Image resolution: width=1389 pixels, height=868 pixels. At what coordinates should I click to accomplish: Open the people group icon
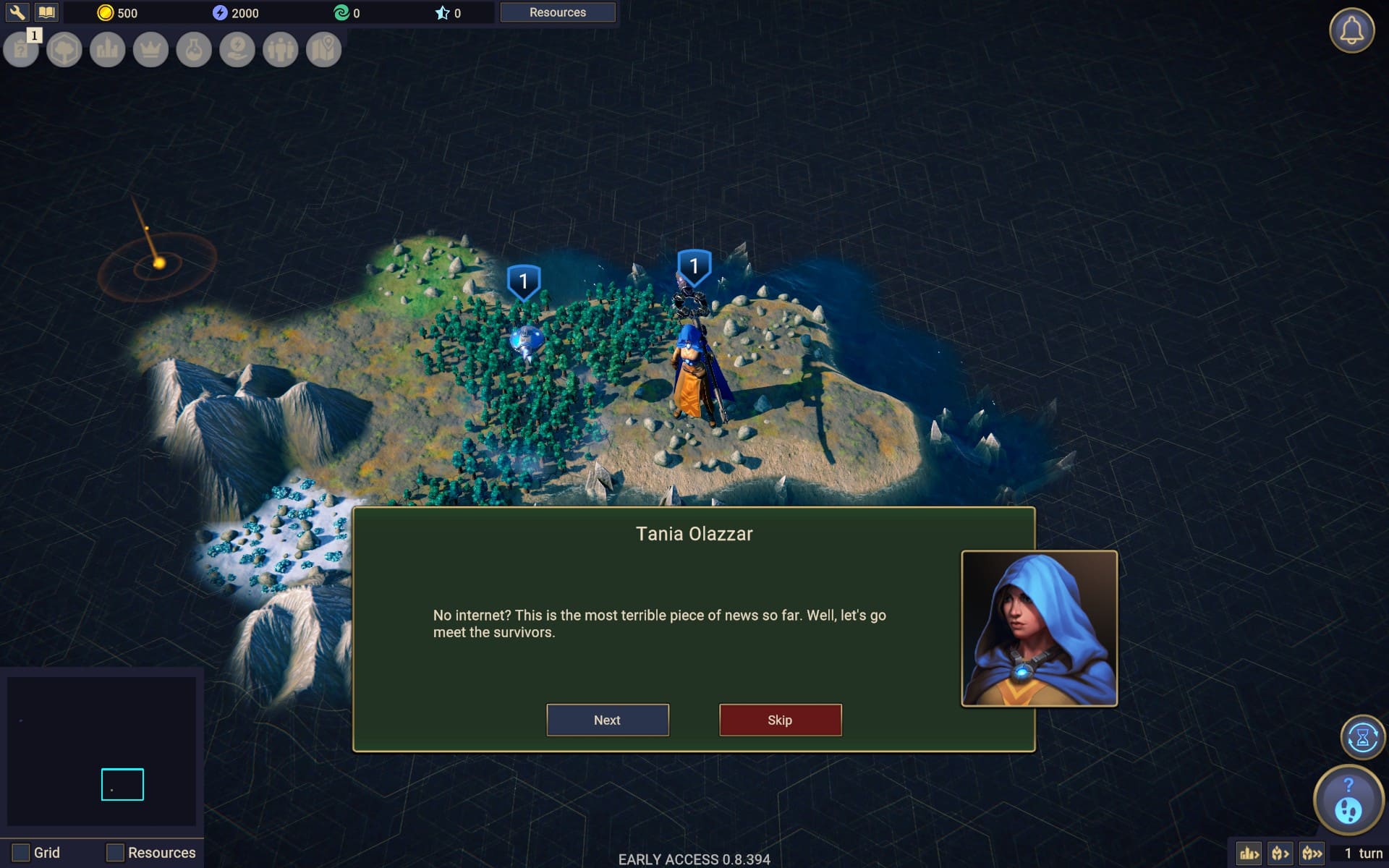coord(281,50)
